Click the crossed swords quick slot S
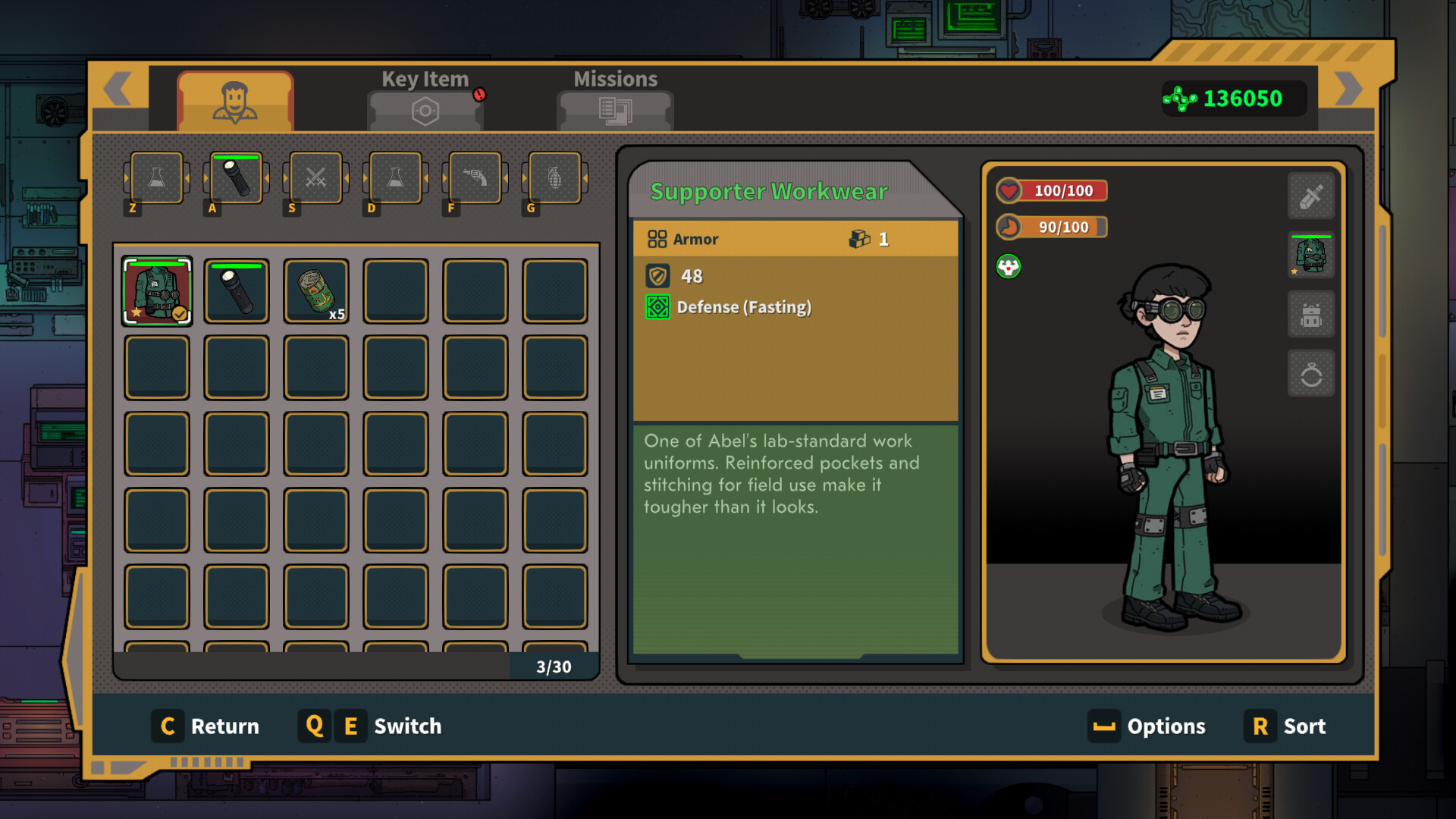 pyautogui.click(x=316, y=178)
